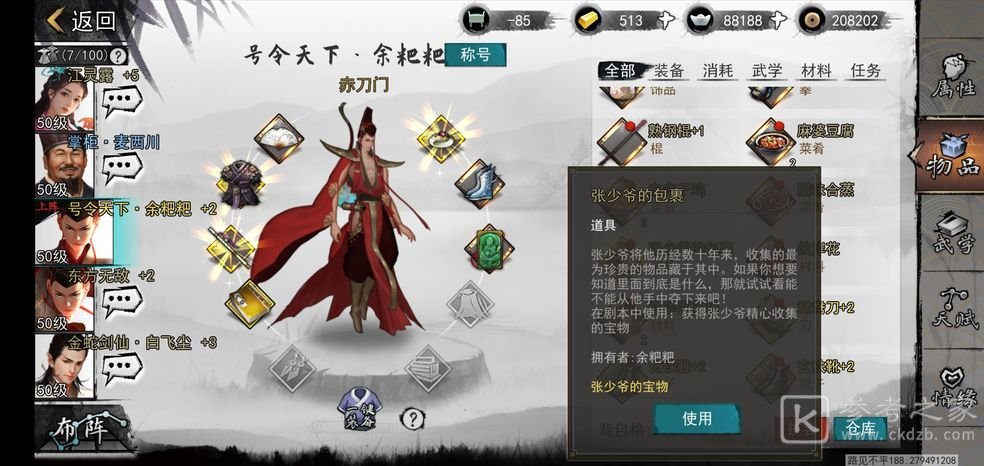
Task: Switch to the 消耗 consumables tab
Action: [x=717, y=70]
